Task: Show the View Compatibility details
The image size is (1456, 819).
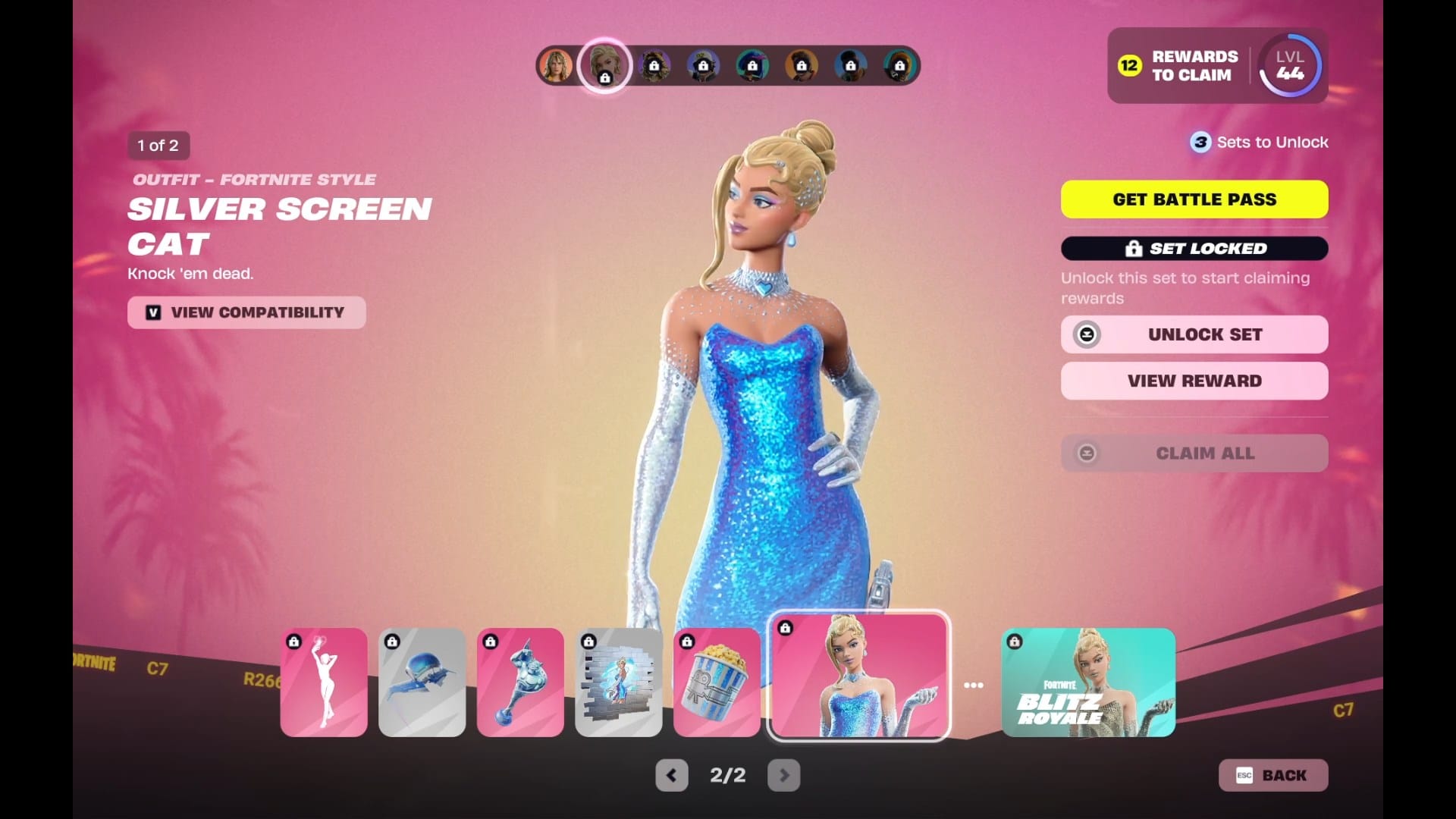Action: (246, 312)
